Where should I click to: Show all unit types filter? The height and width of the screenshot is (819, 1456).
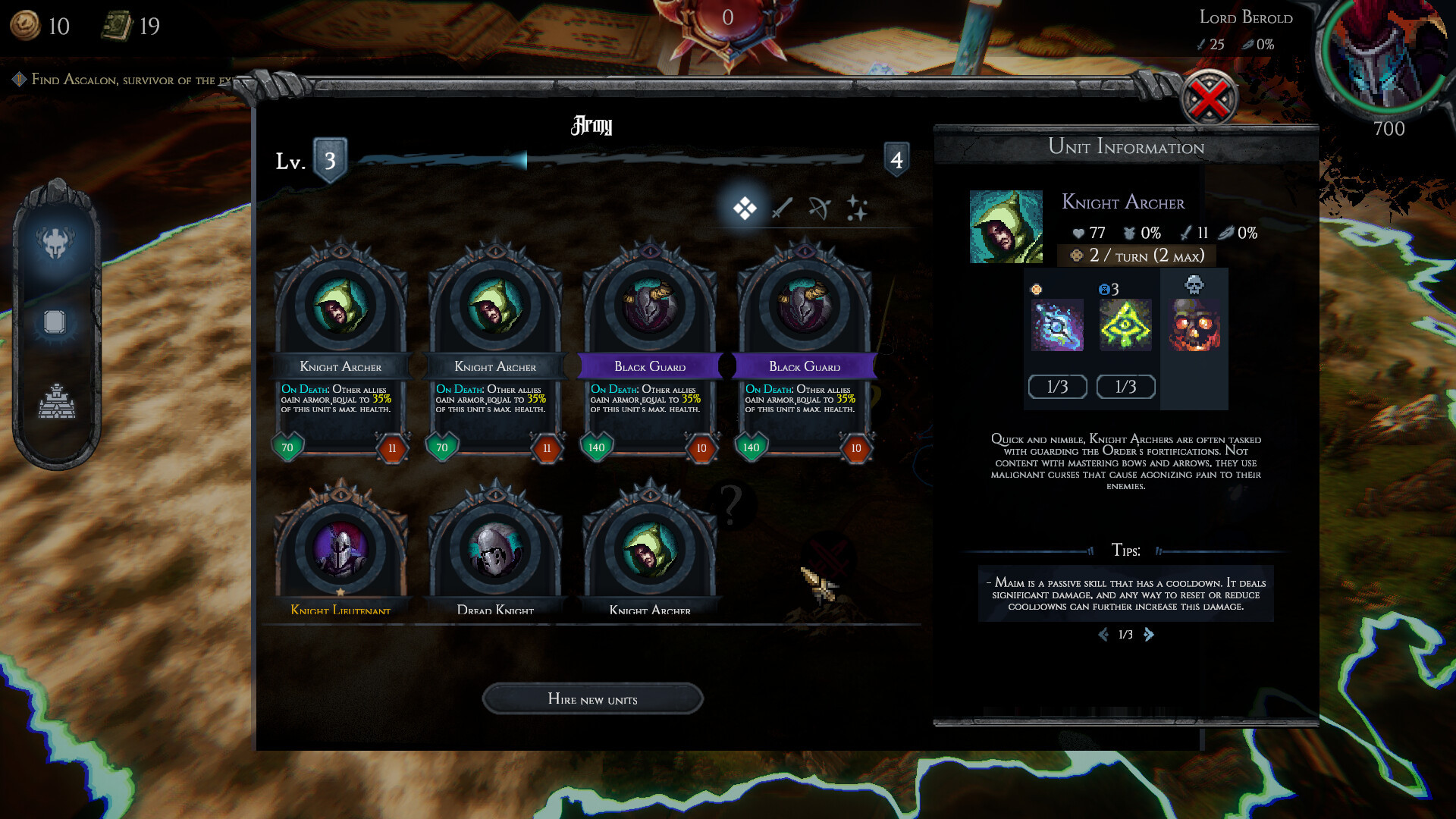point(745,208)
